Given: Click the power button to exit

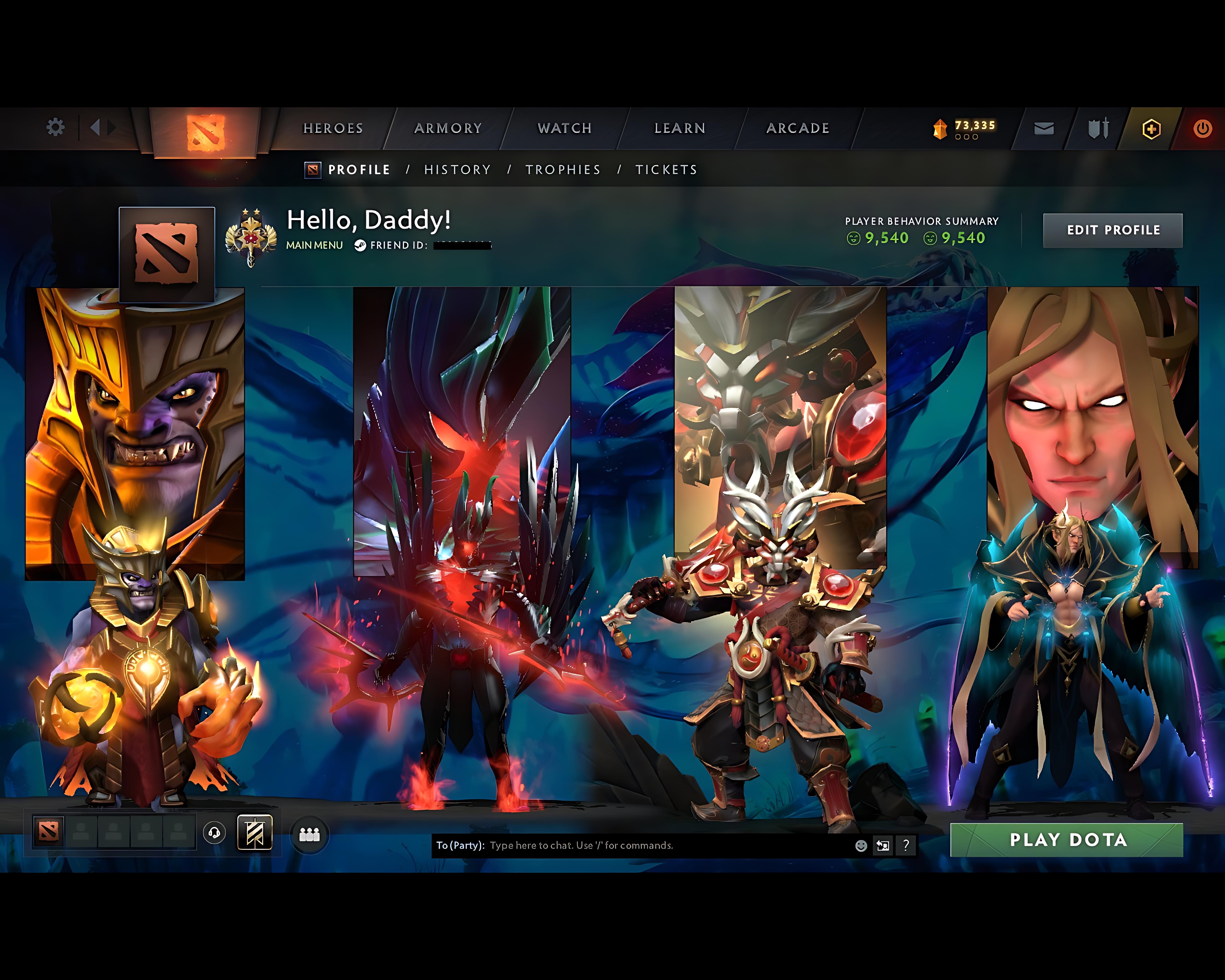Looking at the screenshot, I should [x=1203, y=128].
